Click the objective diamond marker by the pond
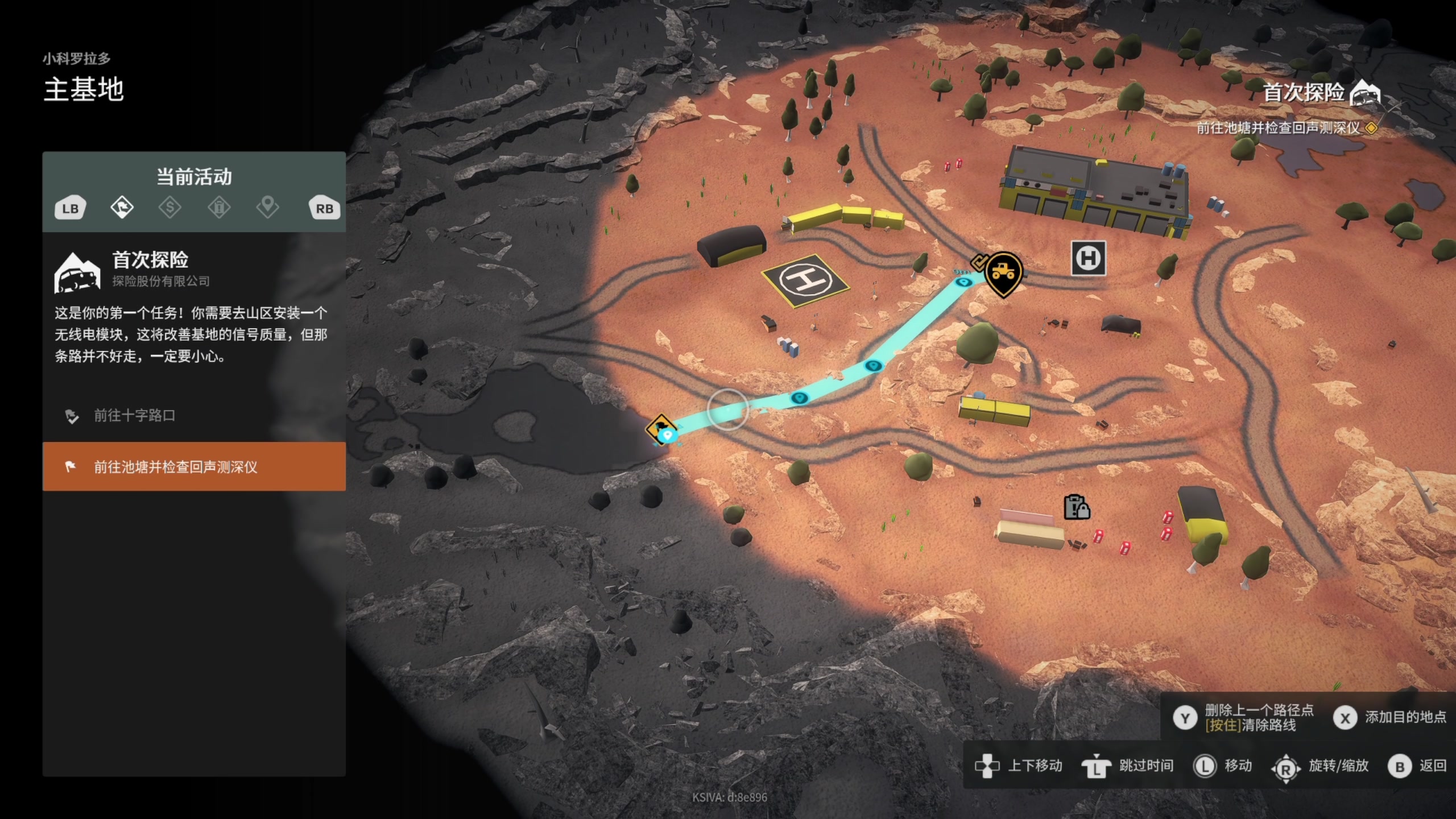This screenshot has height=819, width=1456. 661,428
